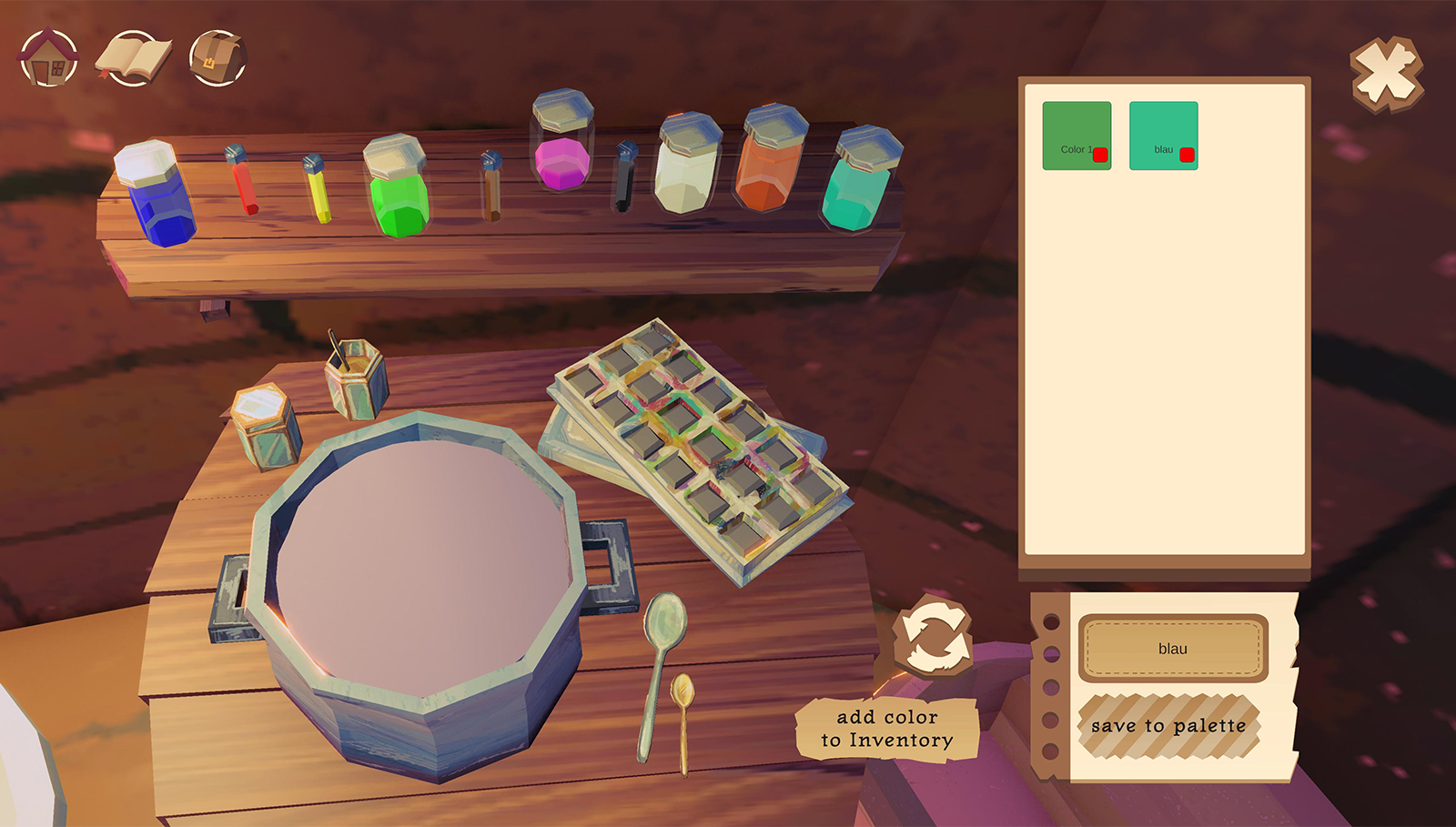Click the red square on 'blau' swatch
The height and width of the screenshot is (827, 1456).
[1187, 155]
